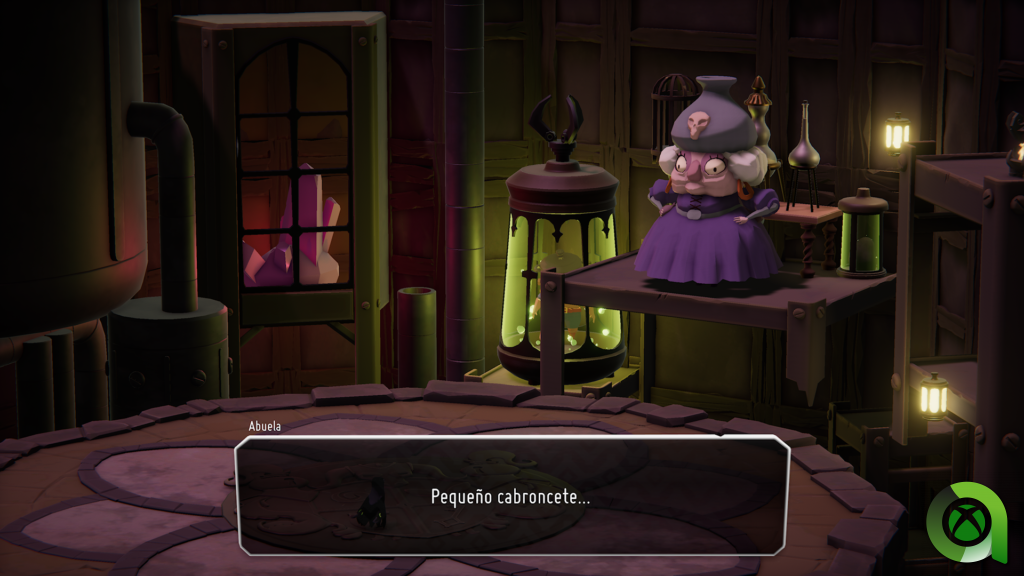The height and width of the screenshot is (576, 1024).
Task: Advance Abuela's dialogue text box
Action: [x=511, y=495]
